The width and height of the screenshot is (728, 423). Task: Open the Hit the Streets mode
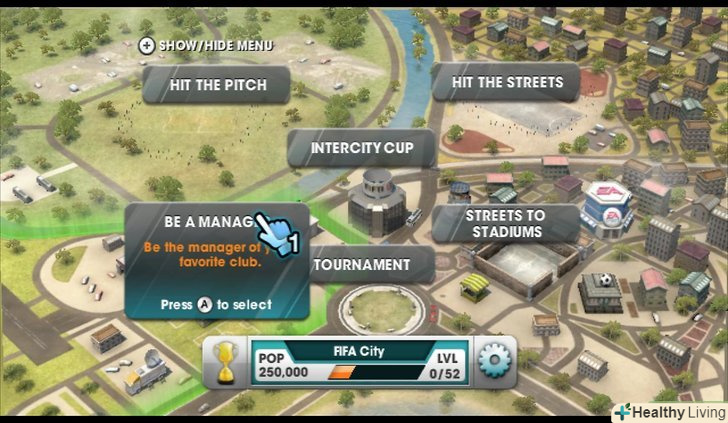point(507,82)
